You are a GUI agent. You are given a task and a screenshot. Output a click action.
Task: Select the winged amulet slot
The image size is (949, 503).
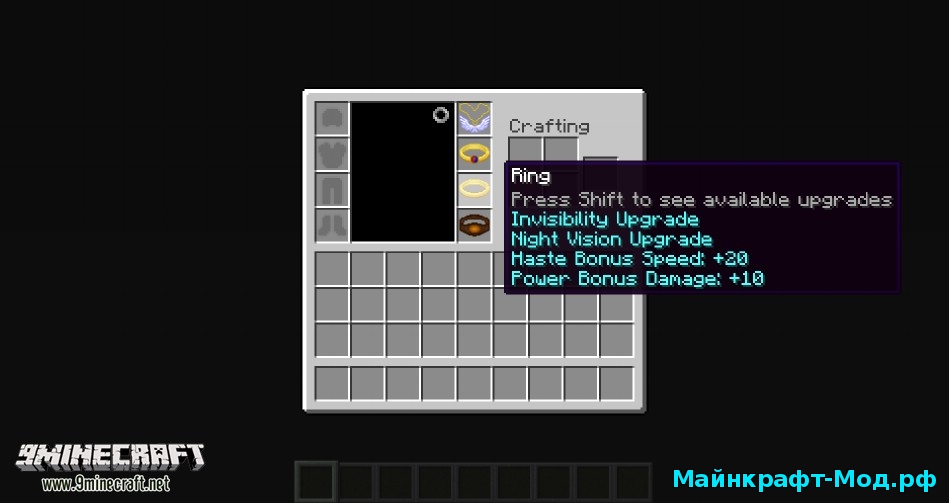point(474,119)
